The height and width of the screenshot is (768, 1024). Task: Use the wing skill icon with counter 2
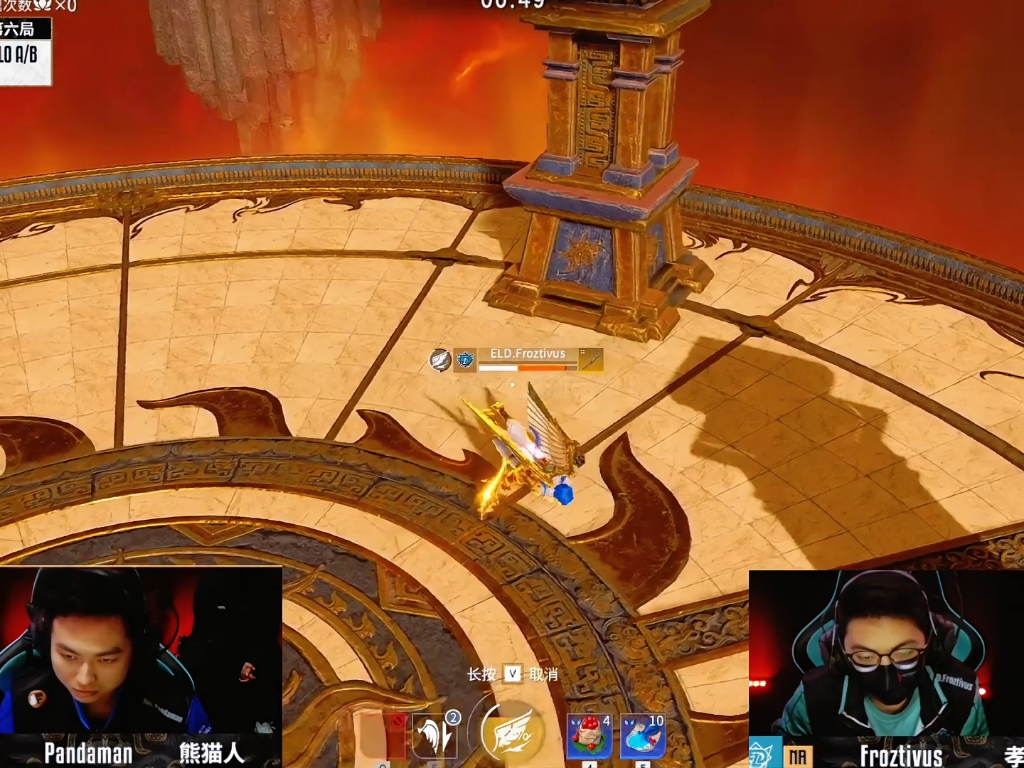point(435,736)
